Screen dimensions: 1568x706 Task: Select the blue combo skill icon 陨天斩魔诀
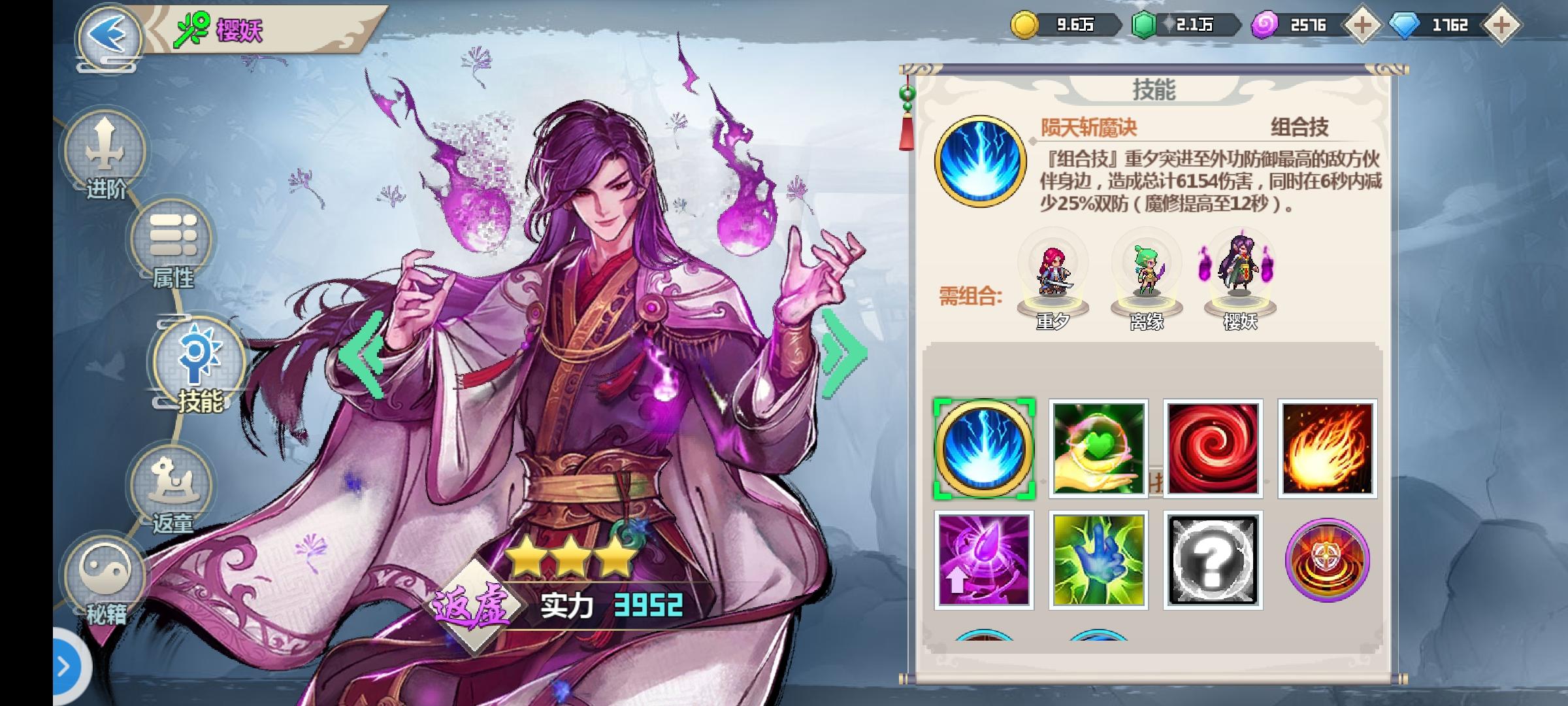(983, 448)
